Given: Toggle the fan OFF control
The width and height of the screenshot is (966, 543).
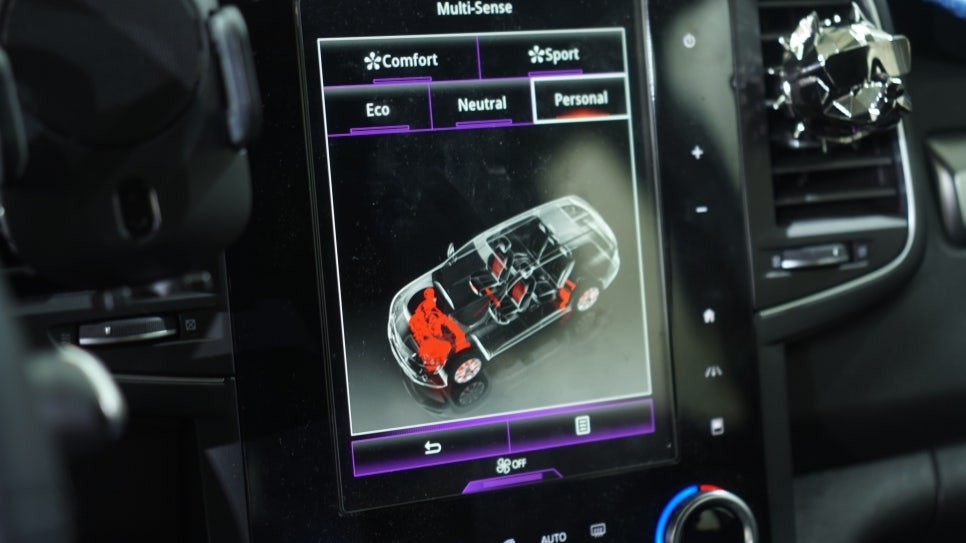Looking at the screenshot, I should [511, 465].
